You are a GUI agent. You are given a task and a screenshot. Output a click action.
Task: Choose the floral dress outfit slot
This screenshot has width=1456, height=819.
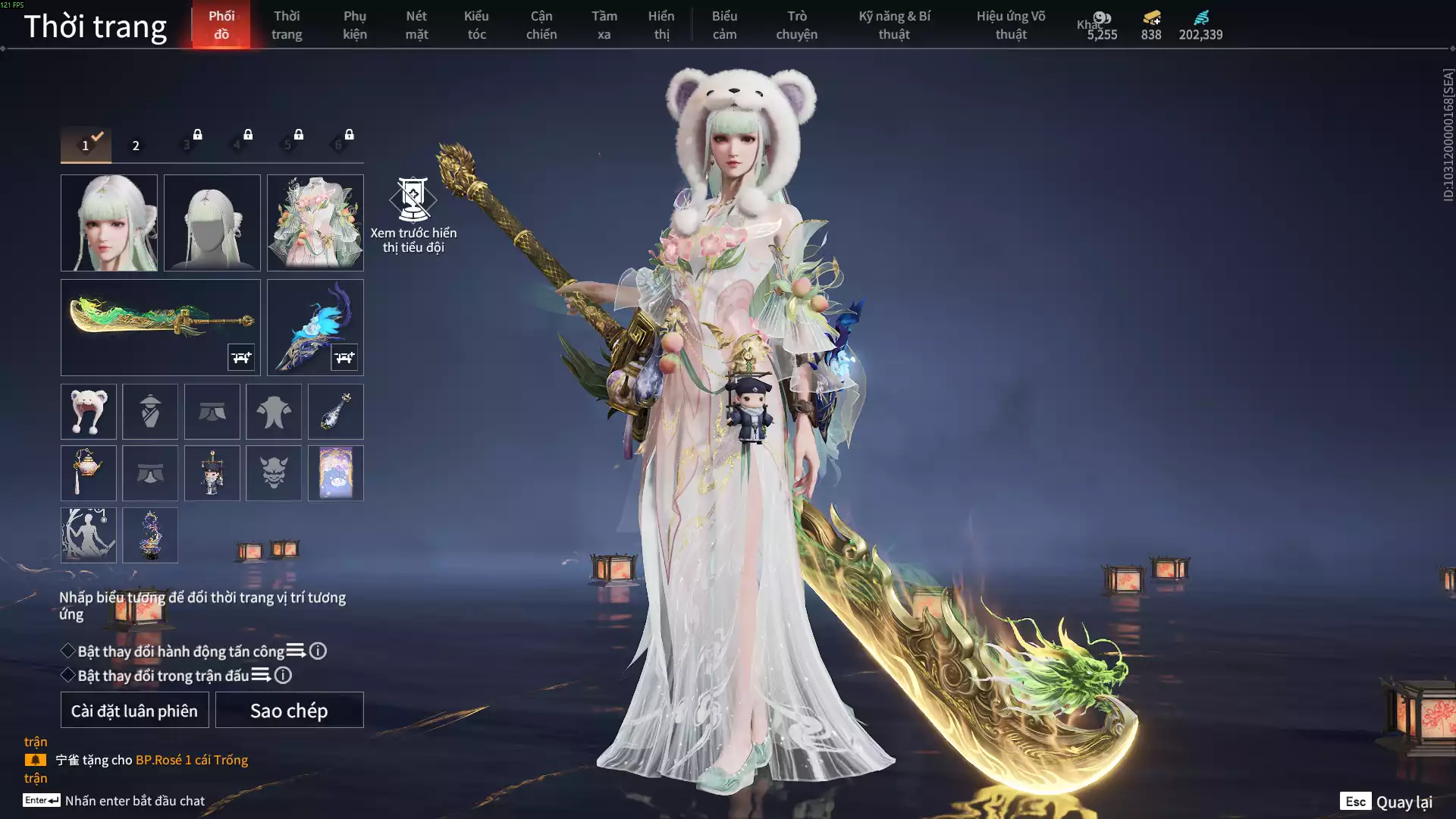coord(315,223)
